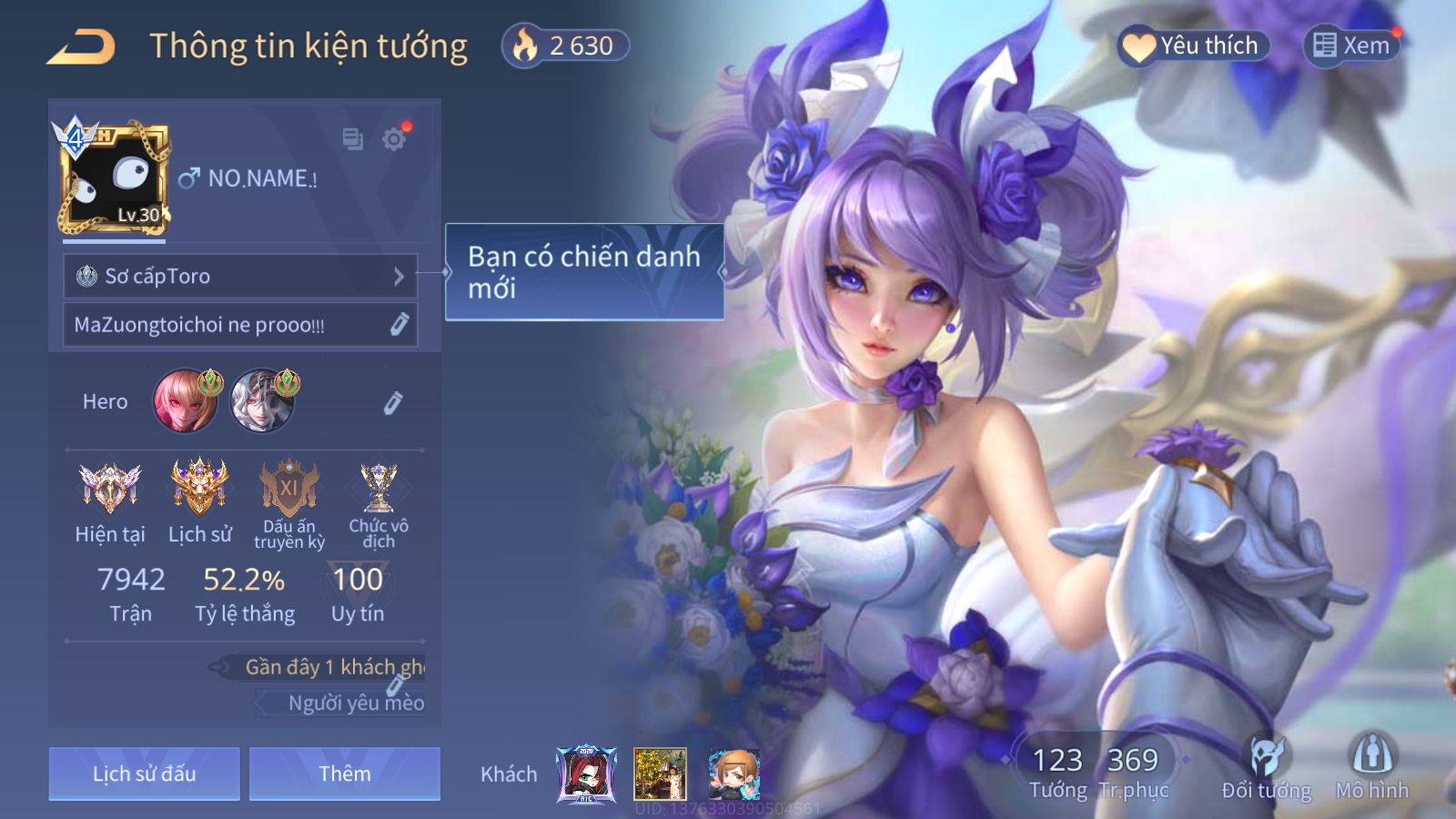Select the pink-haired featured hero portrait

point(186,400)
